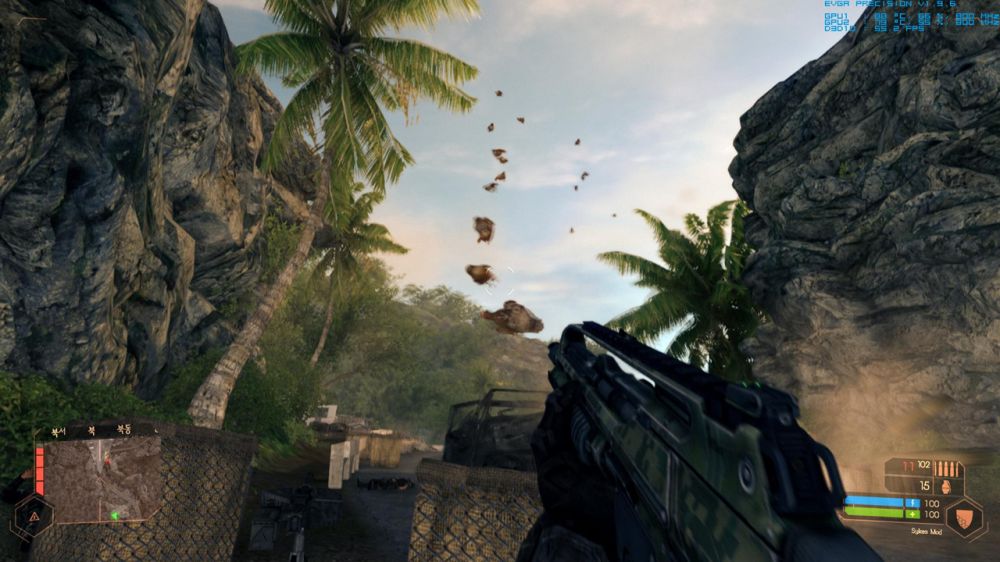Click the minimap radar display
This screenshot has height=562, width=1000.
tap(102, 478)
